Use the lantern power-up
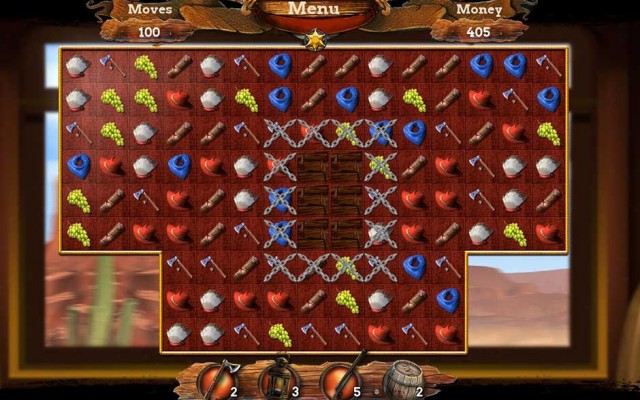 coord(275,379)
